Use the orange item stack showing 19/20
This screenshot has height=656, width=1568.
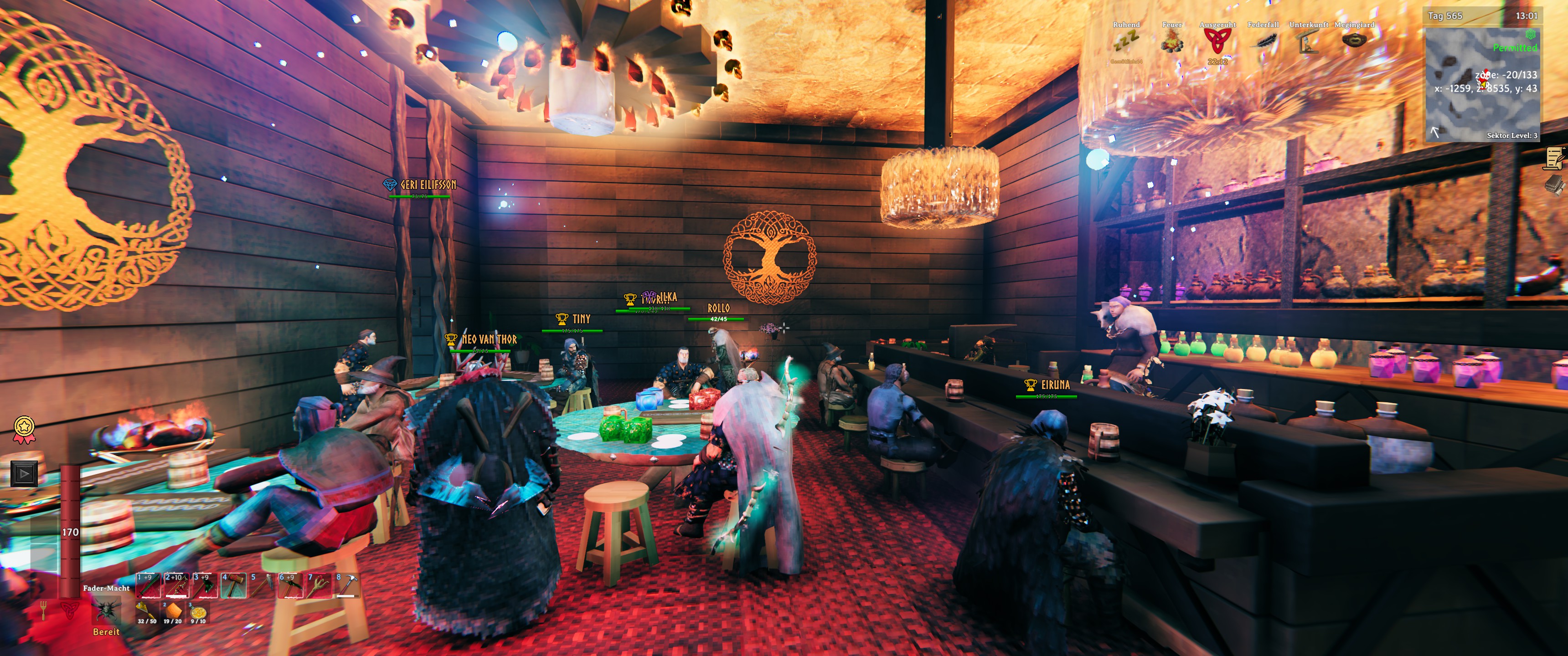tap(173, 611)
